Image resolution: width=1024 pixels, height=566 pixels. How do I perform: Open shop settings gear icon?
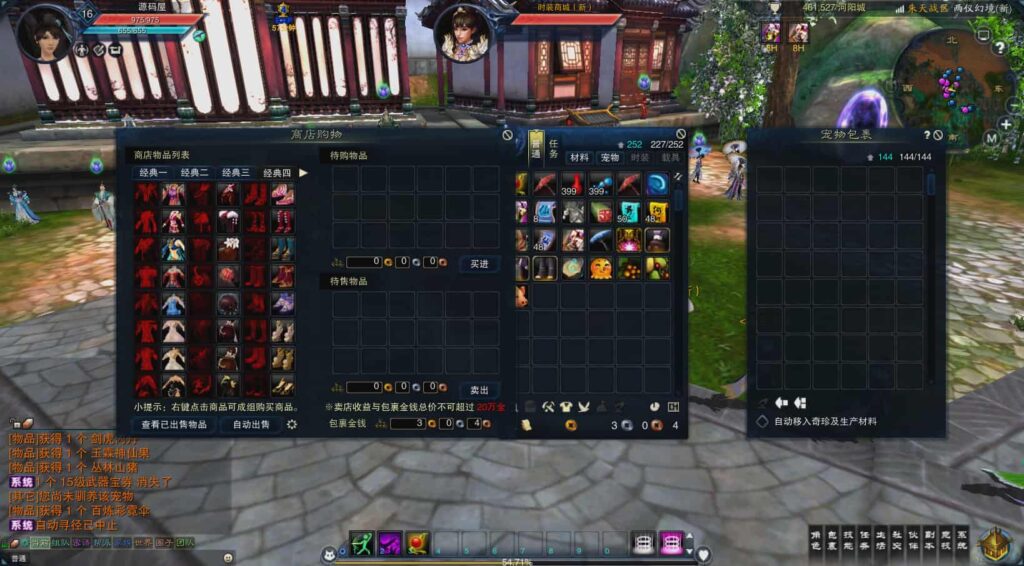(292, 424)
